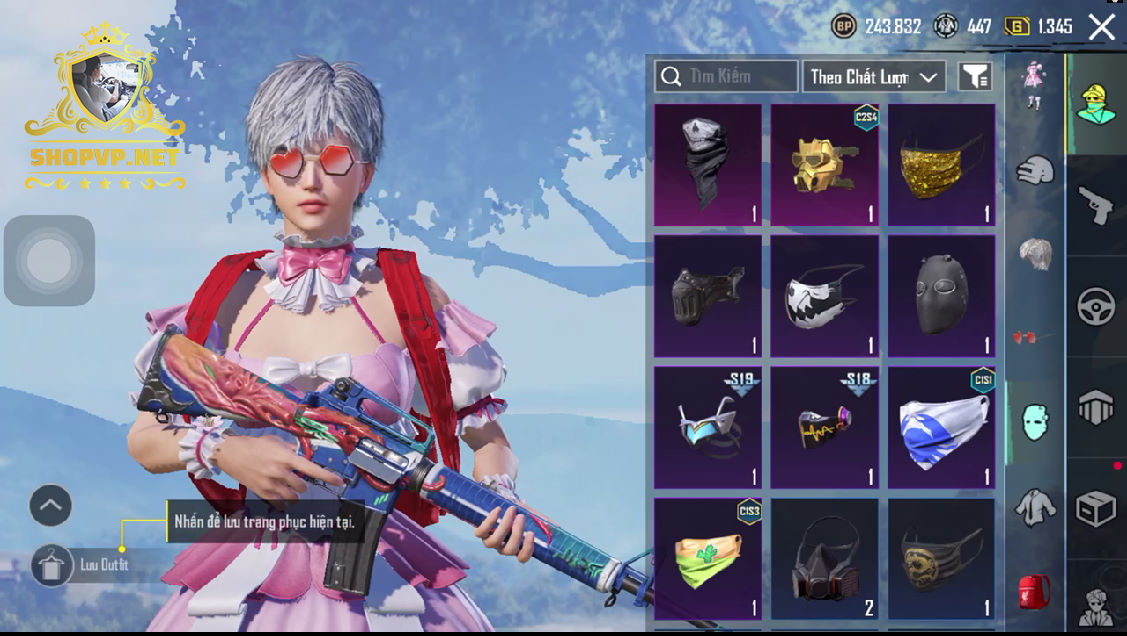Image resolution: width=1127 pixels, height=636 pixels.
Task: Close the inventory with the X button
Action: click(1102, 27)
